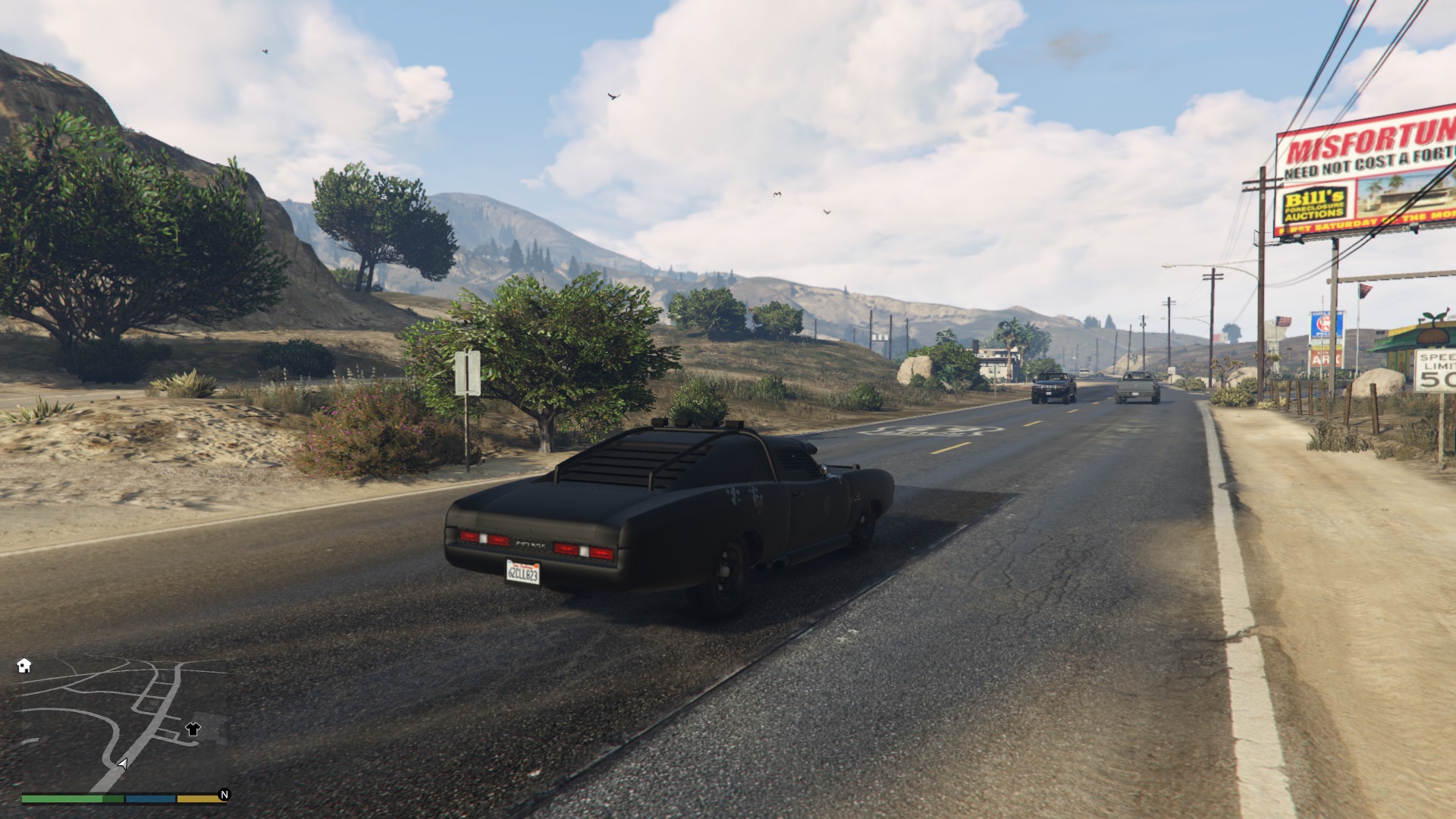
Task: Click the bird flying in the sky
Action: click(613, 93)
